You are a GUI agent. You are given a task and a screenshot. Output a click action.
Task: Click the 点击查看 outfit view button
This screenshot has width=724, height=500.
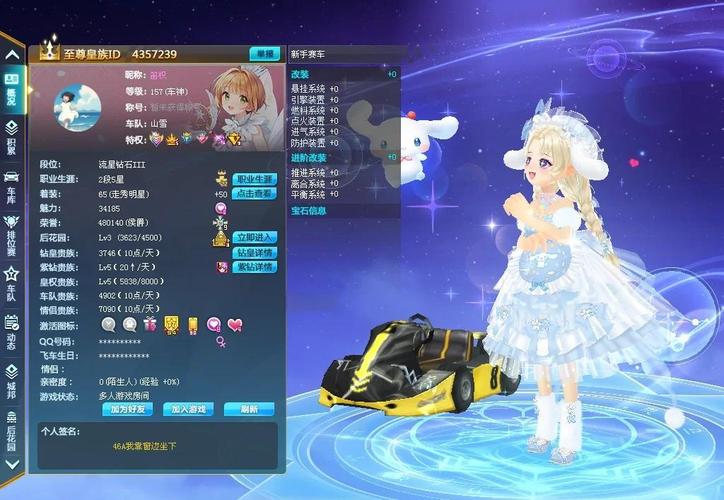pos(254,193)
